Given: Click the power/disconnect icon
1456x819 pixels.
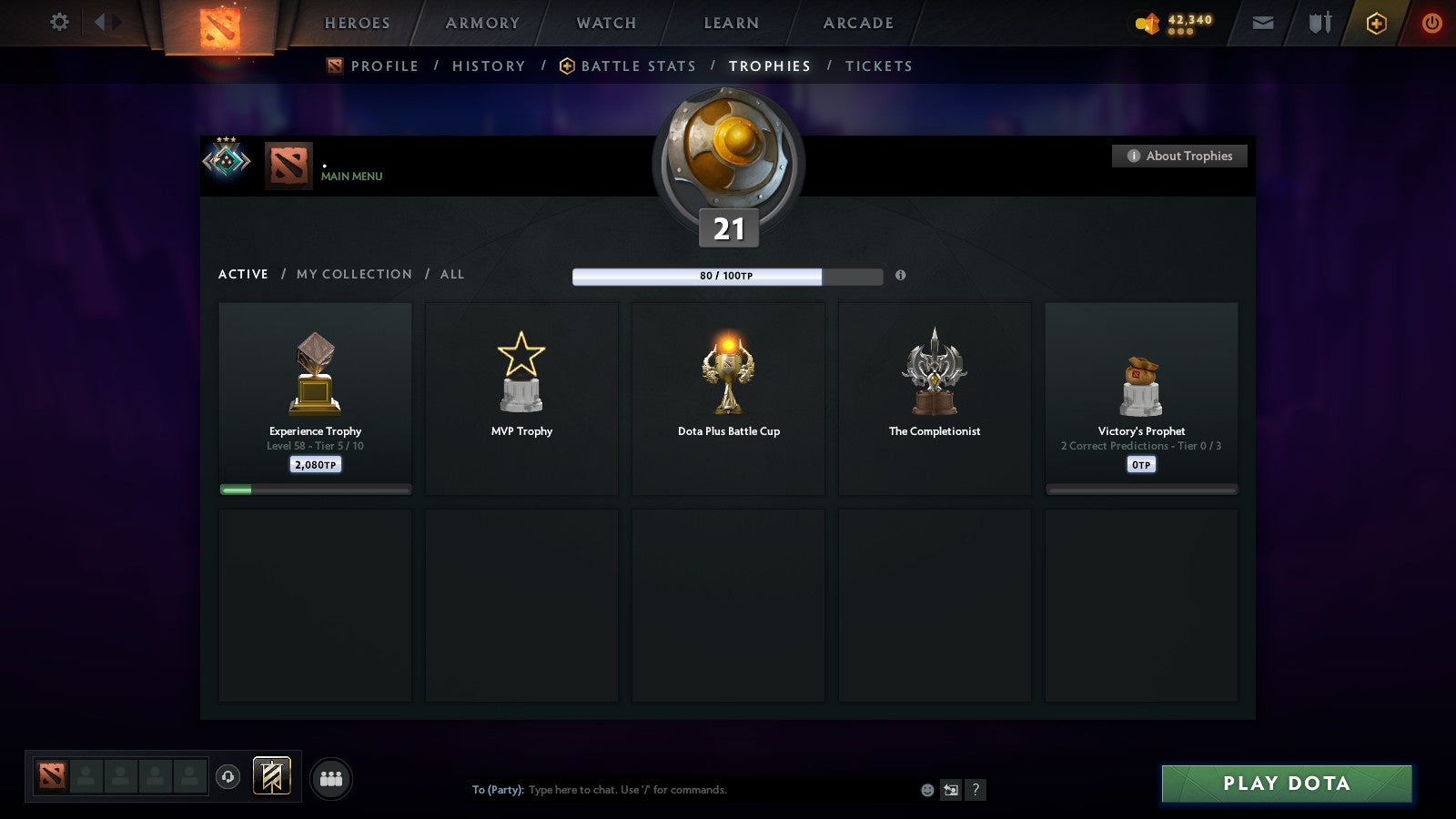Looking at the screenshot, I should 1430,23.
